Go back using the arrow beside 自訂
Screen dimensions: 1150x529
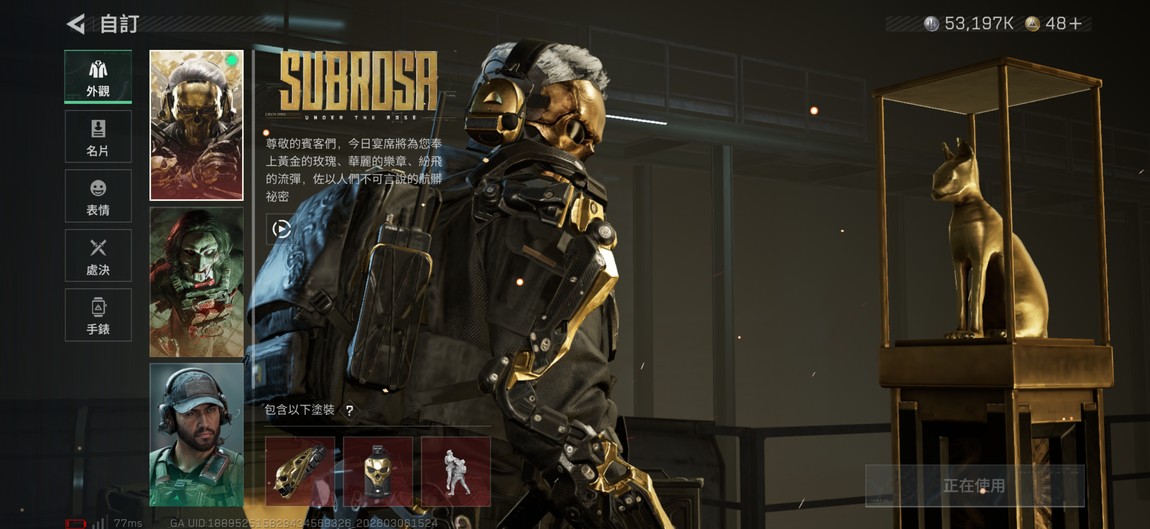pos(76,23)
